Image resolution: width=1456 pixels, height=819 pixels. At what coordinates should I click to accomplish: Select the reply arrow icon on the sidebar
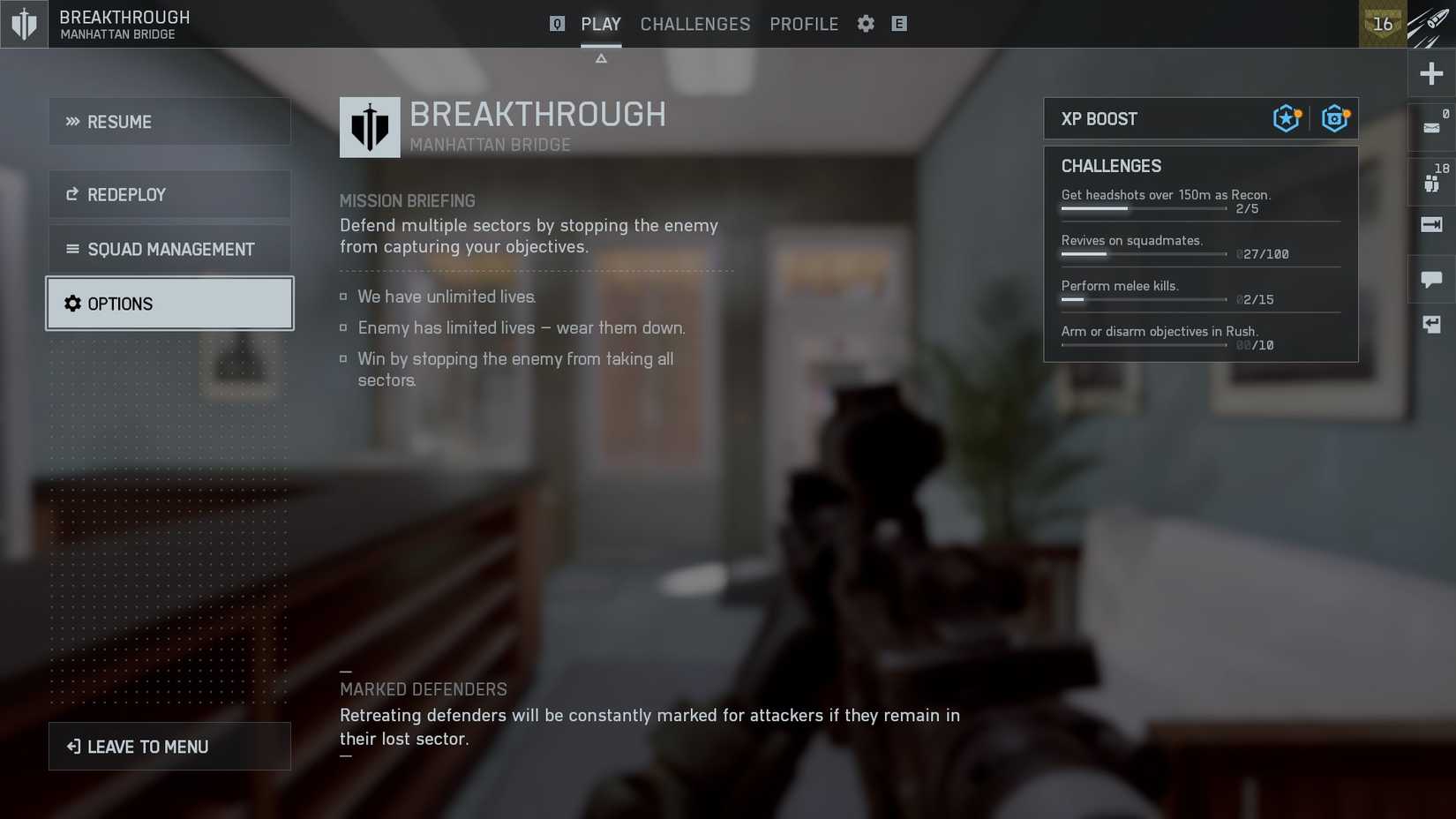pyautogui.click(x=1430, y=324)
